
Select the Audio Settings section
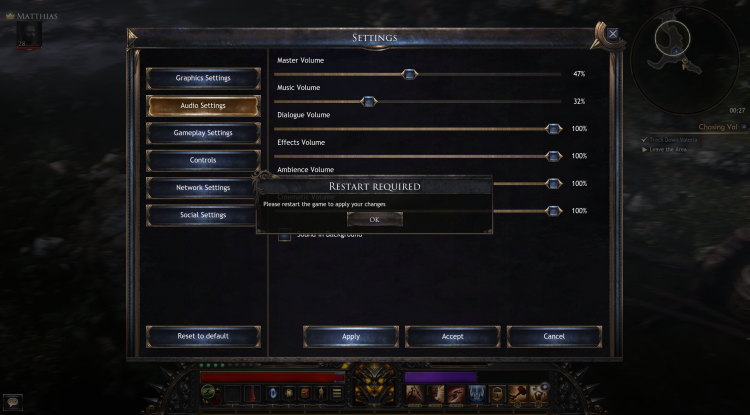click(203, 105)
